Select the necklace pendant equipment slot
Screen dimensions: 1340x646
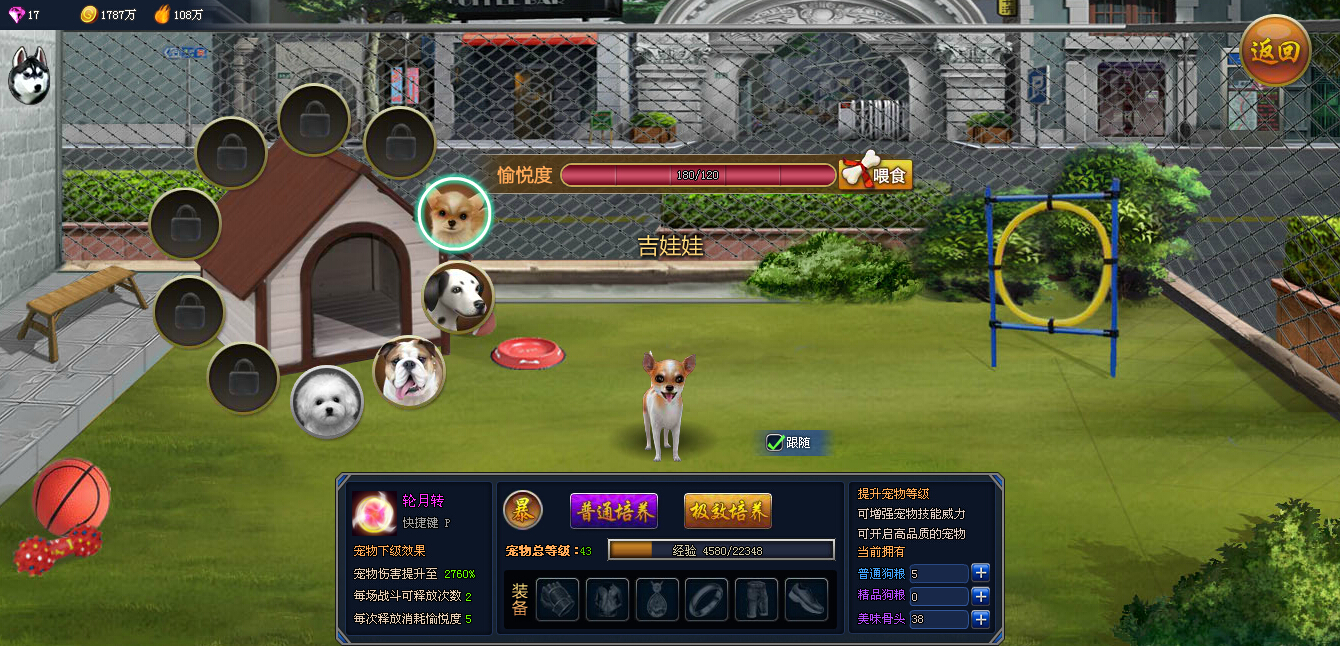tap(657, 599)
